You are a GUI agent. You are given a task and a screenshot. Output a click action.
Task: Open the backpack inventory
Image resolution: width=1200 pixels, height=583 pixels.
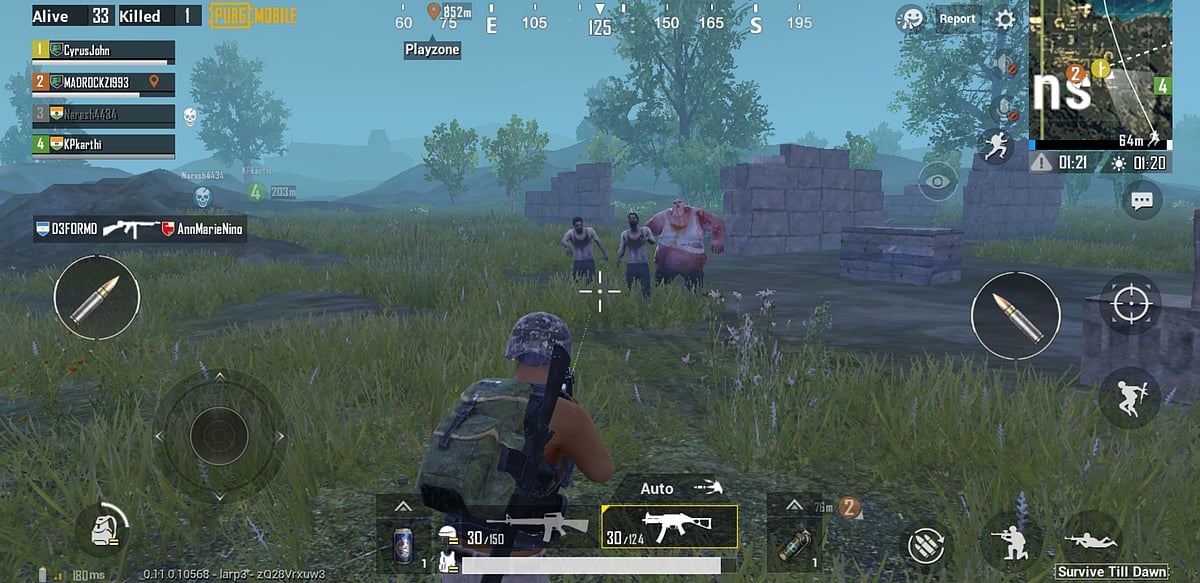coord(105,529)
